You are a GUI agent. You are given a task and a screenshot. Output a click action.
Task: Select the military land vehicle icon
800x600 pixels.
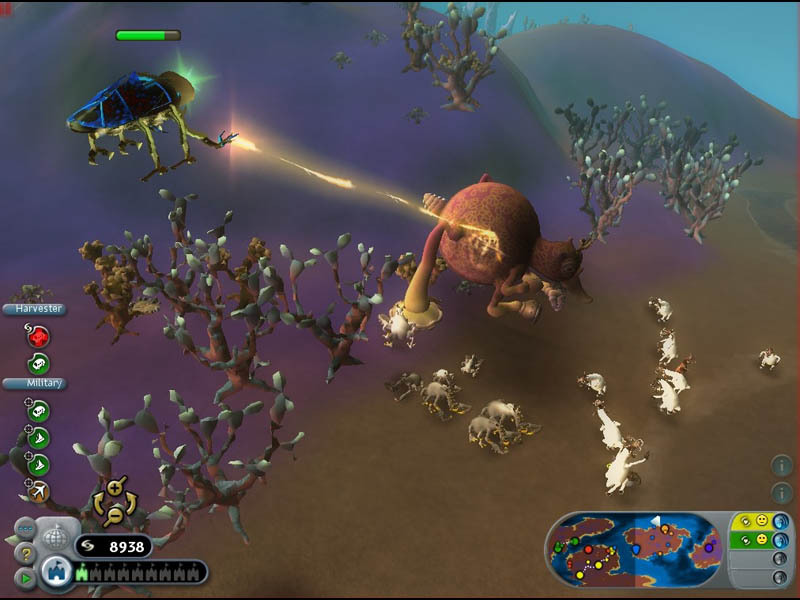click(38, 411)
